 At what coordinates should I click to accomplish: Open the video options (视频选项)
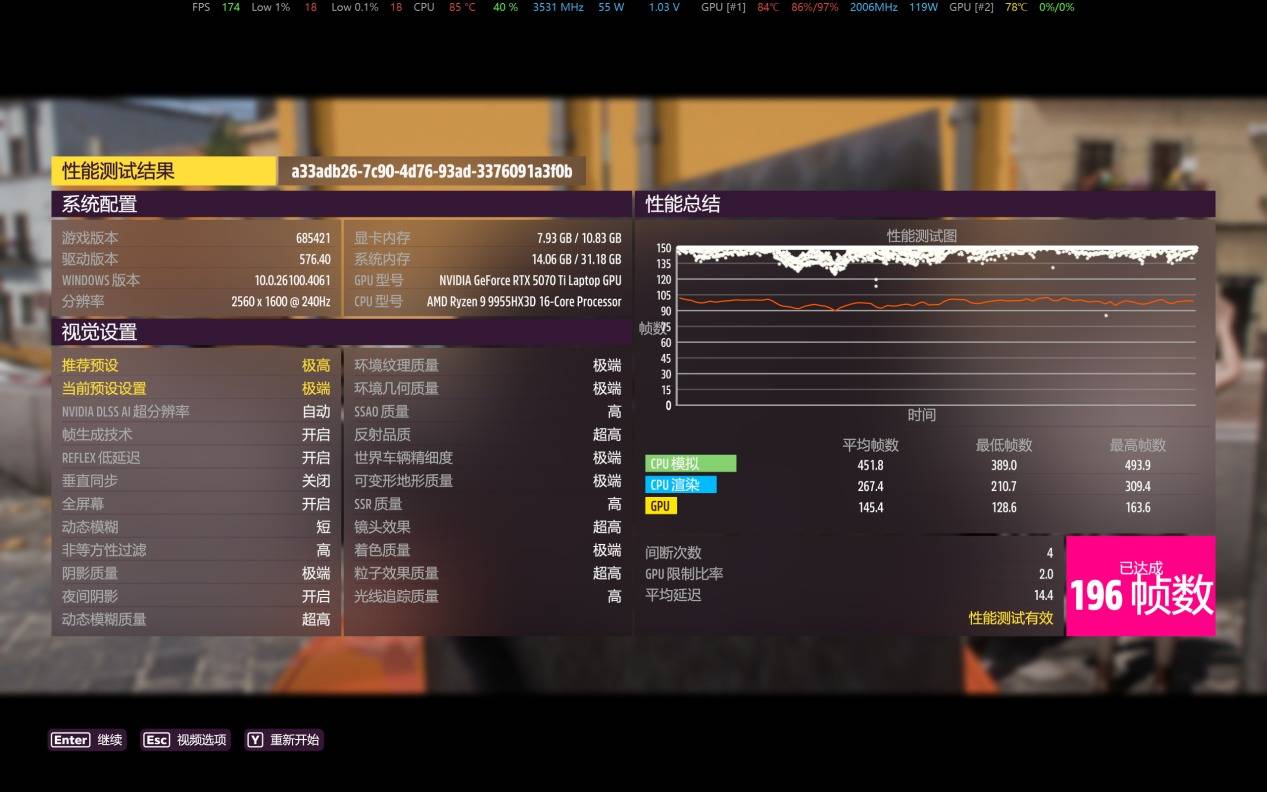click(x=185, y=740)
